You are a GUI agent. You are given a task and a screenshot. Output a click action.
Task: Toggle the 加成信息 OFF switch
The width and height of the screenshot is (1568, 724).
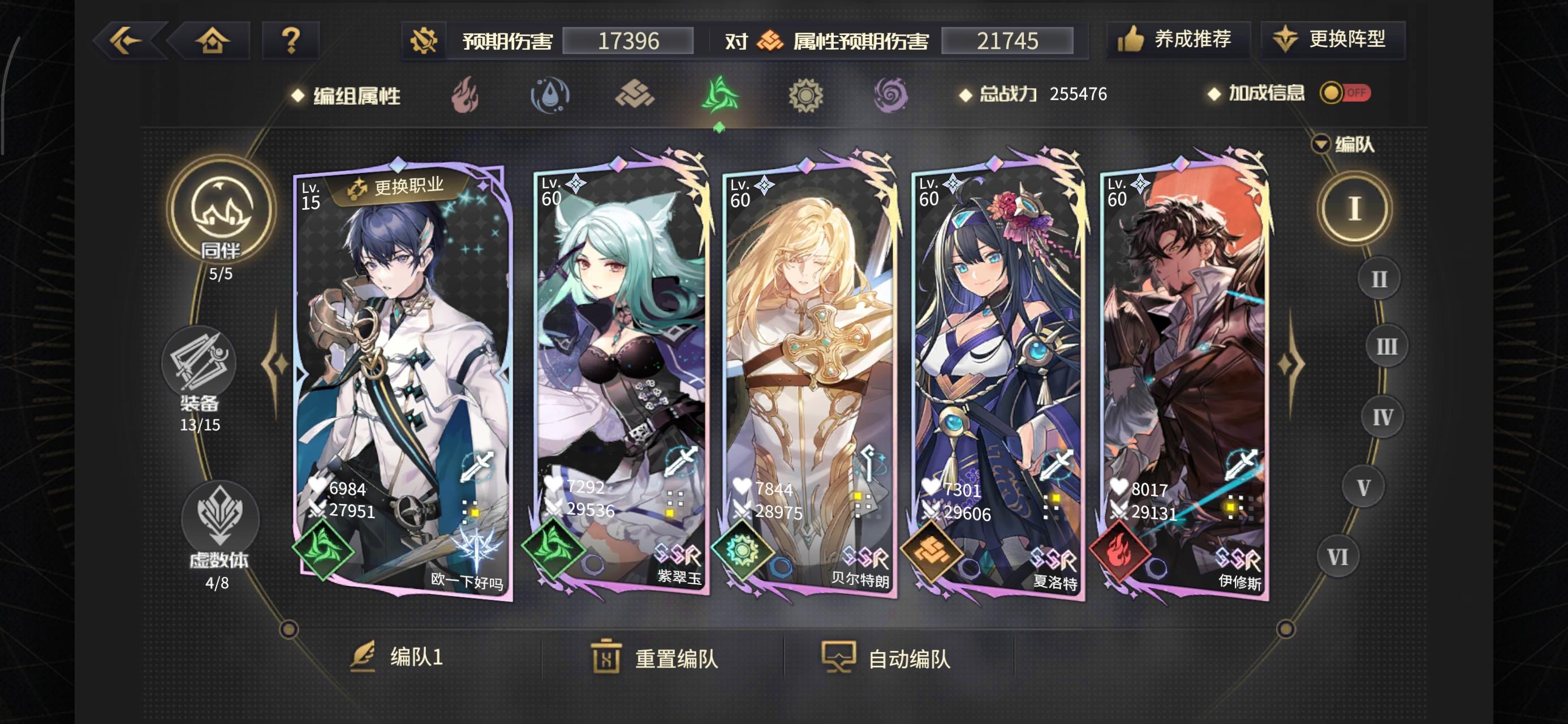point(1343,93)
